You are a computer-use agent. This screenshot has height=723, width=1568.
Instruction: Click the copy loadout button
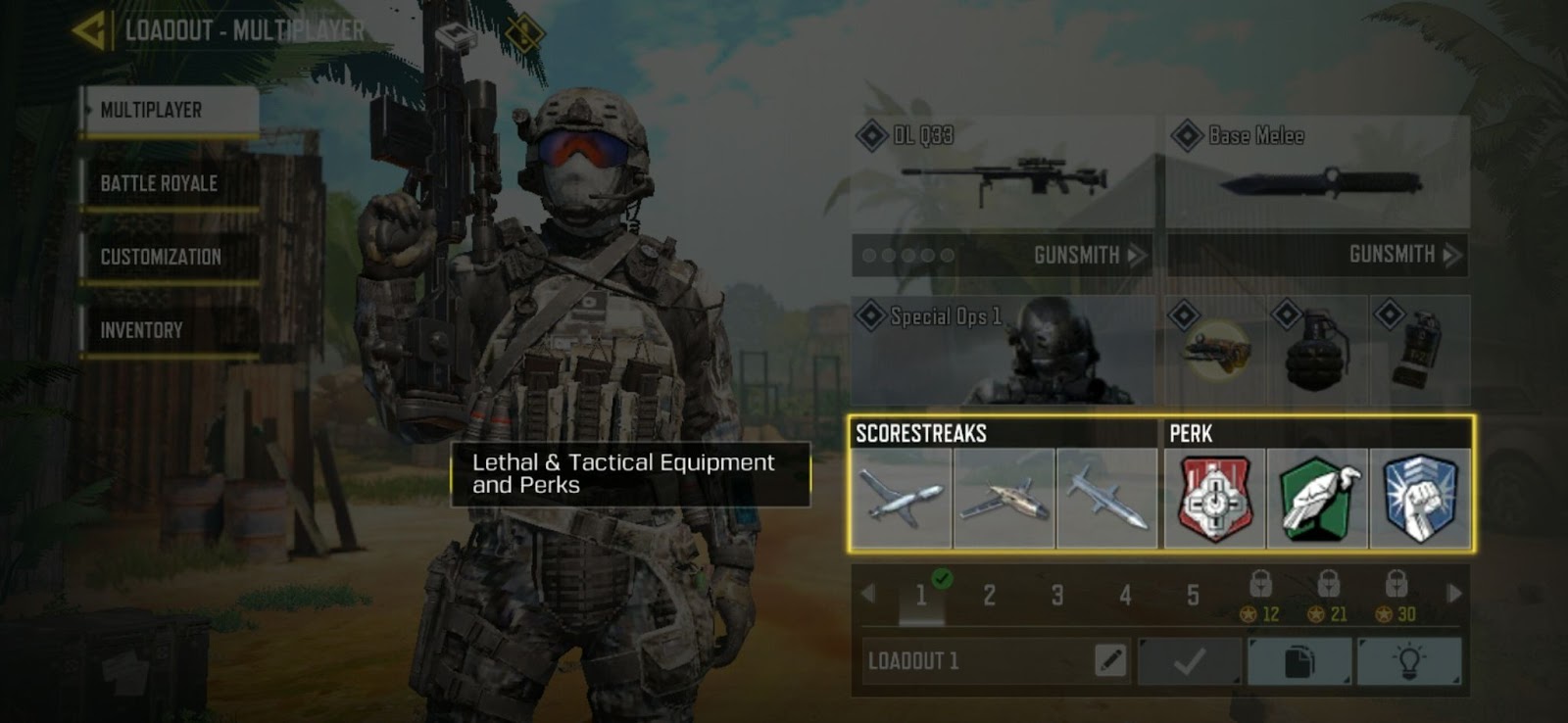coord(1298,661)
